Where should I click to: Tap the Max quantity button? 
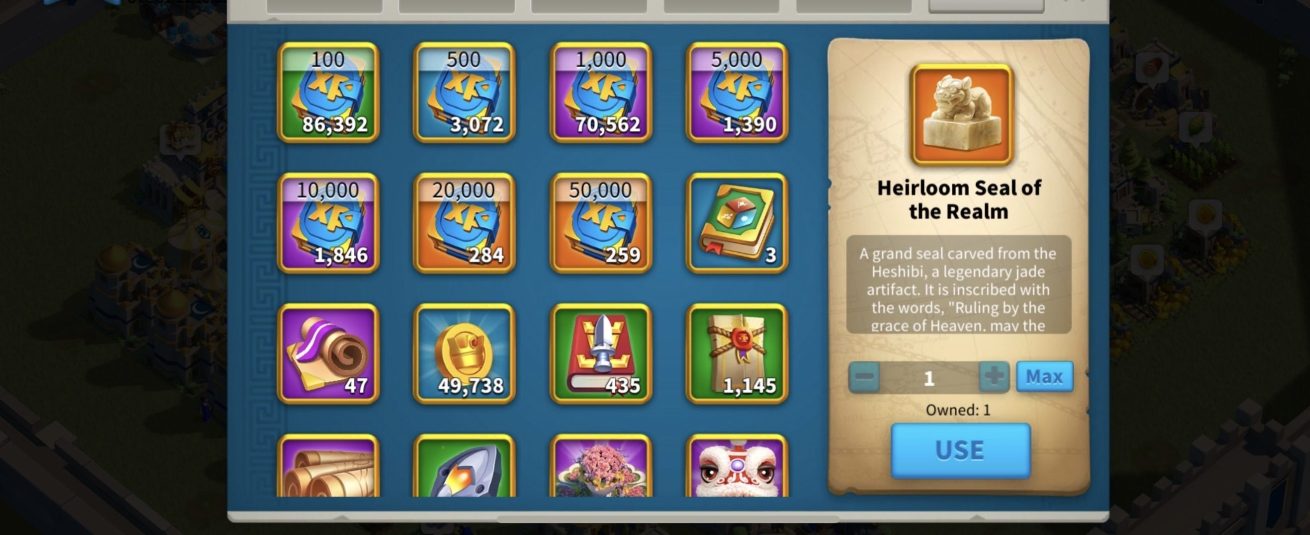(1044, 377)
